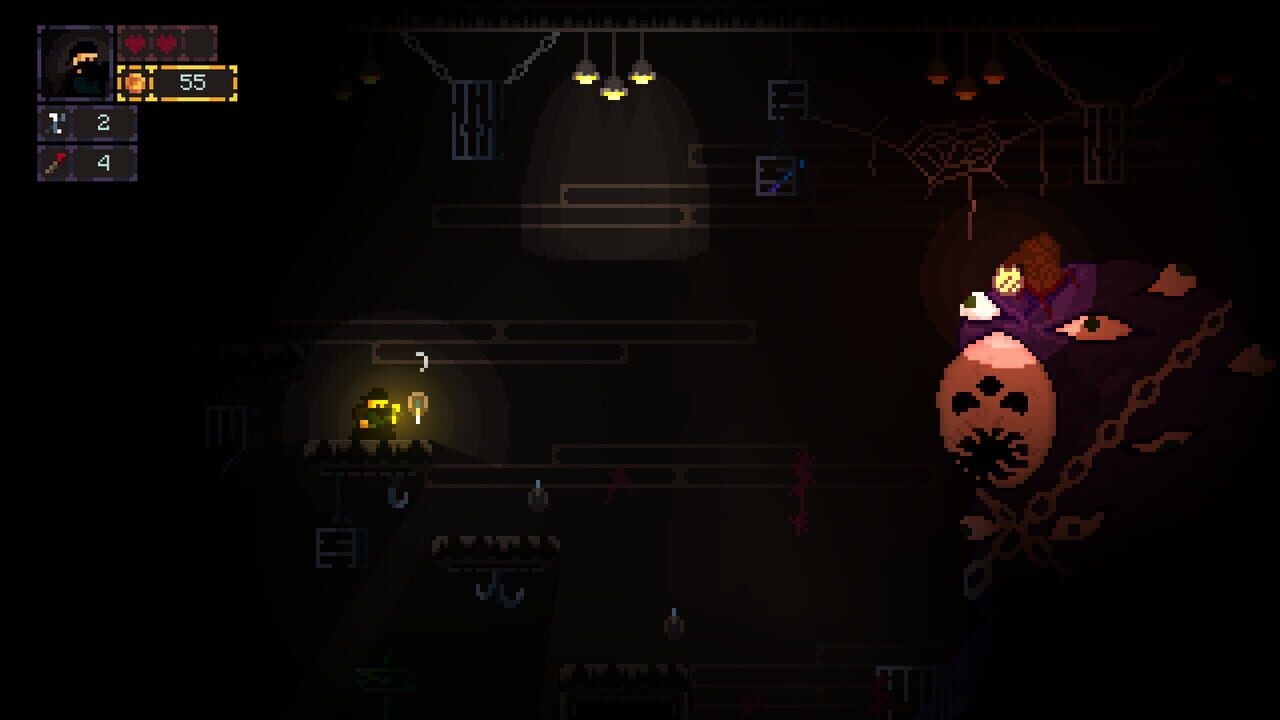
Task: Toggle the leftmost orange lamp near the web
Action: (x=937, y=78)
